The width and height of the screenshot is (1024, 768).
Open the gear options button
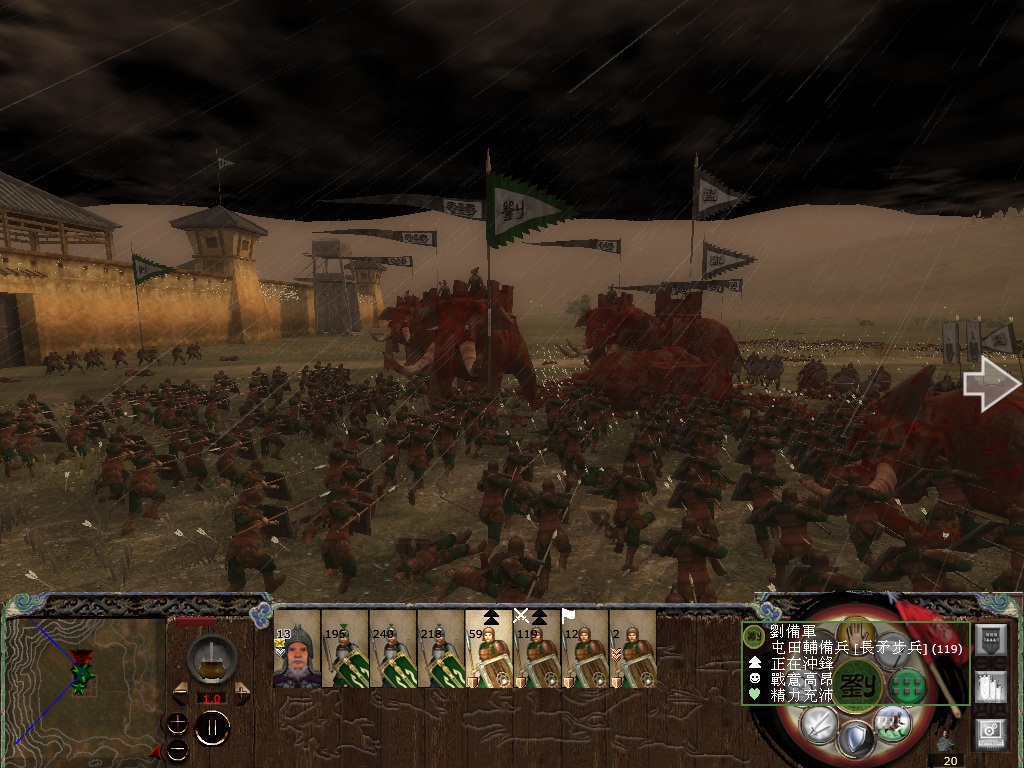tap(990, 733)
